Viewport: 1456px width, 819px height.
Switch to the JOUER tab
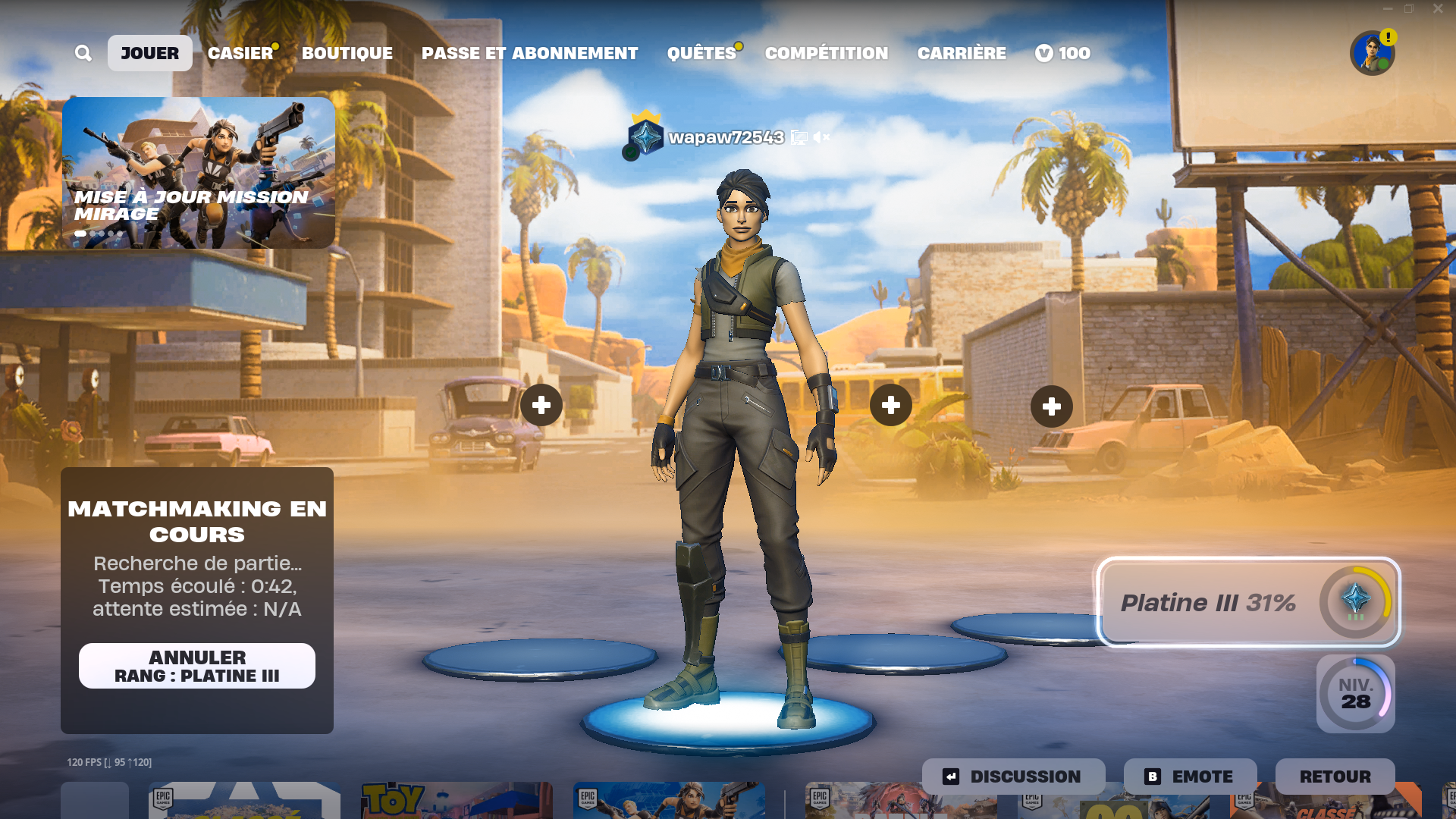(x=149, y=53)
